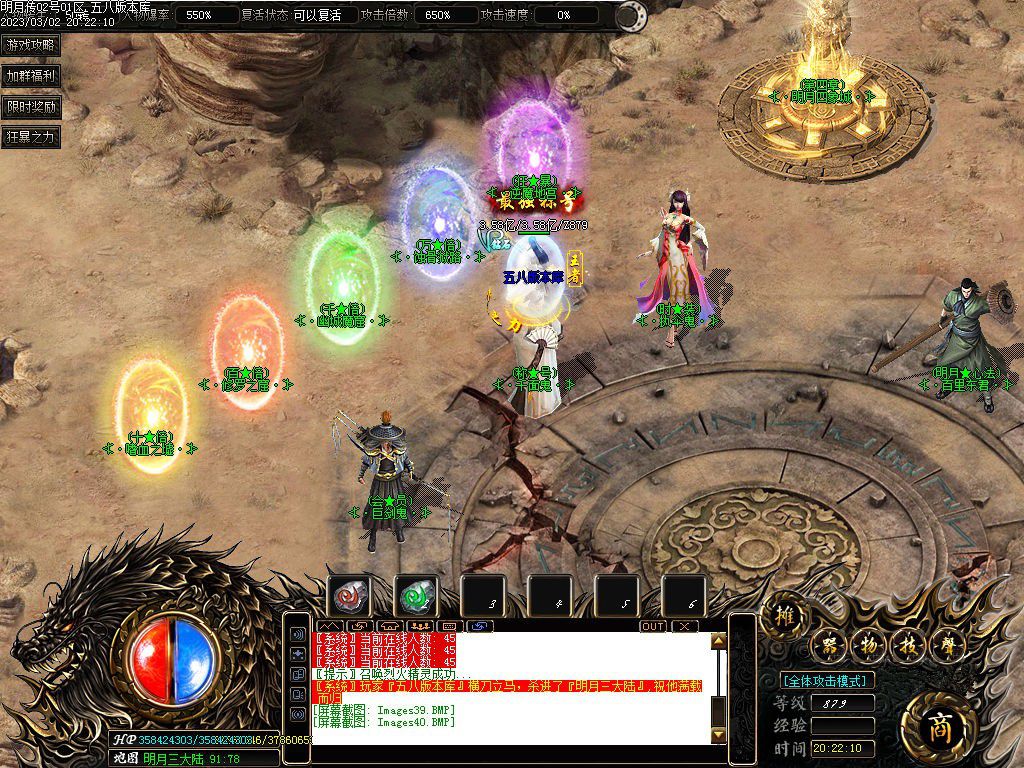Image resolution: width=1024 pixels, height=768 pixels.
Task: Open the 限时奖励 timed rewards button
Action: coord(31,106)
